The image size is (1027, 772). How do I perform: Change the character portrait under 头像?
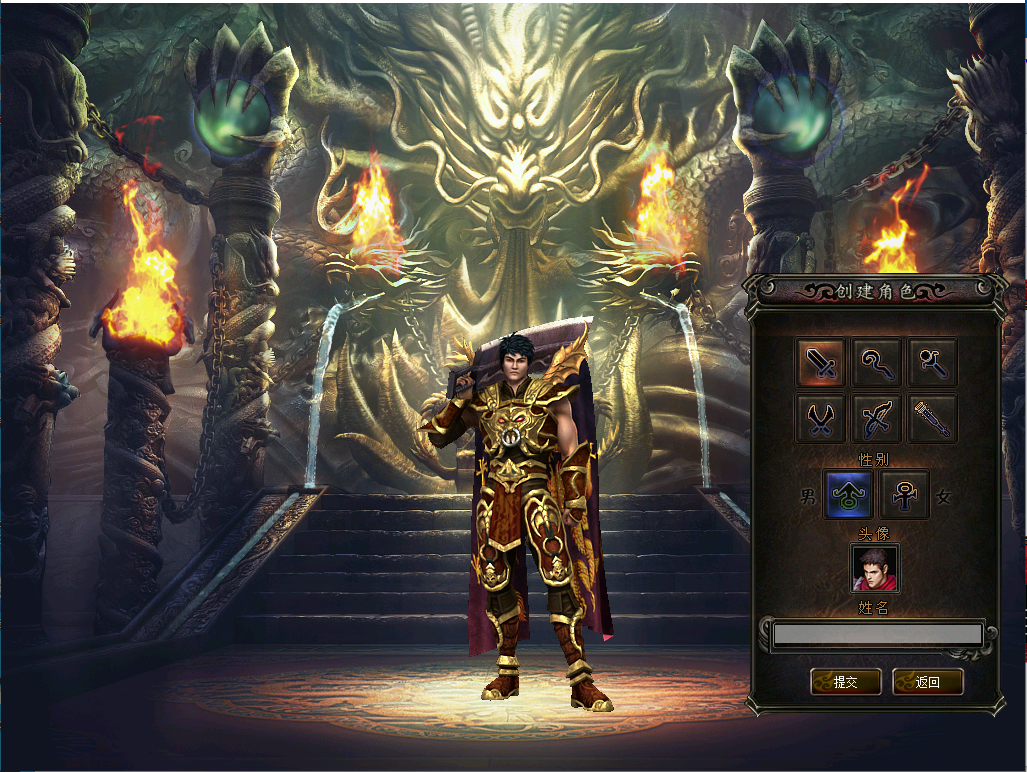coord(875,568)
